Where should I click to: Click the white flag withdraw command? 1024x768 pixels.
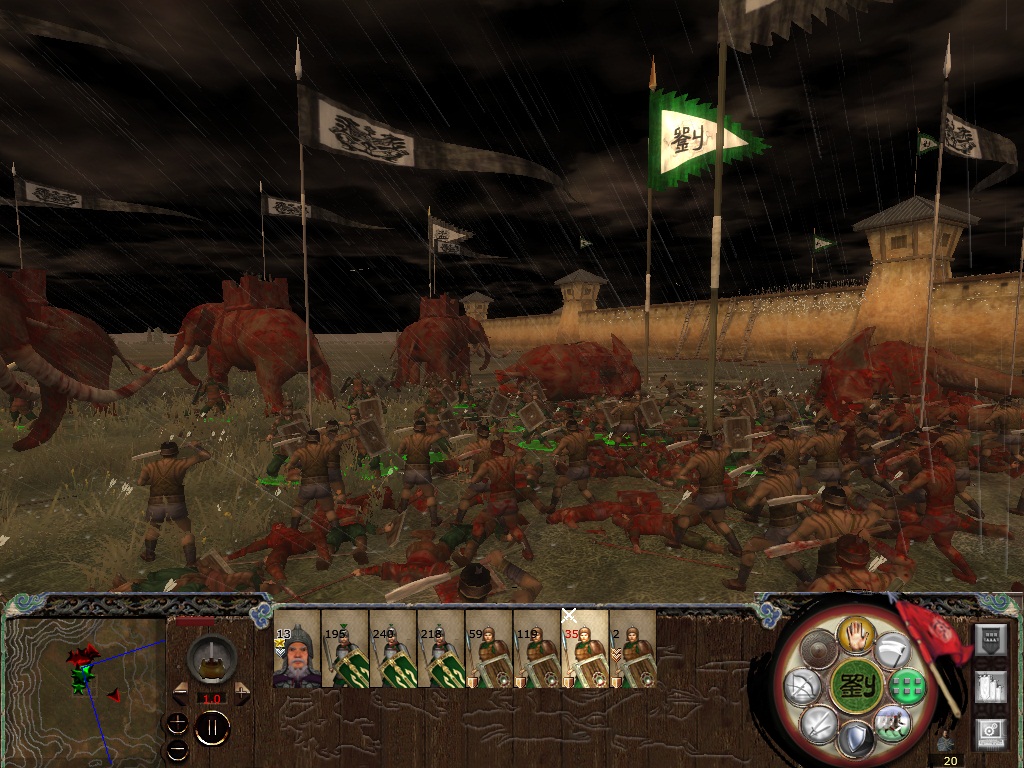pyautogui.click(x=892, y=652)
